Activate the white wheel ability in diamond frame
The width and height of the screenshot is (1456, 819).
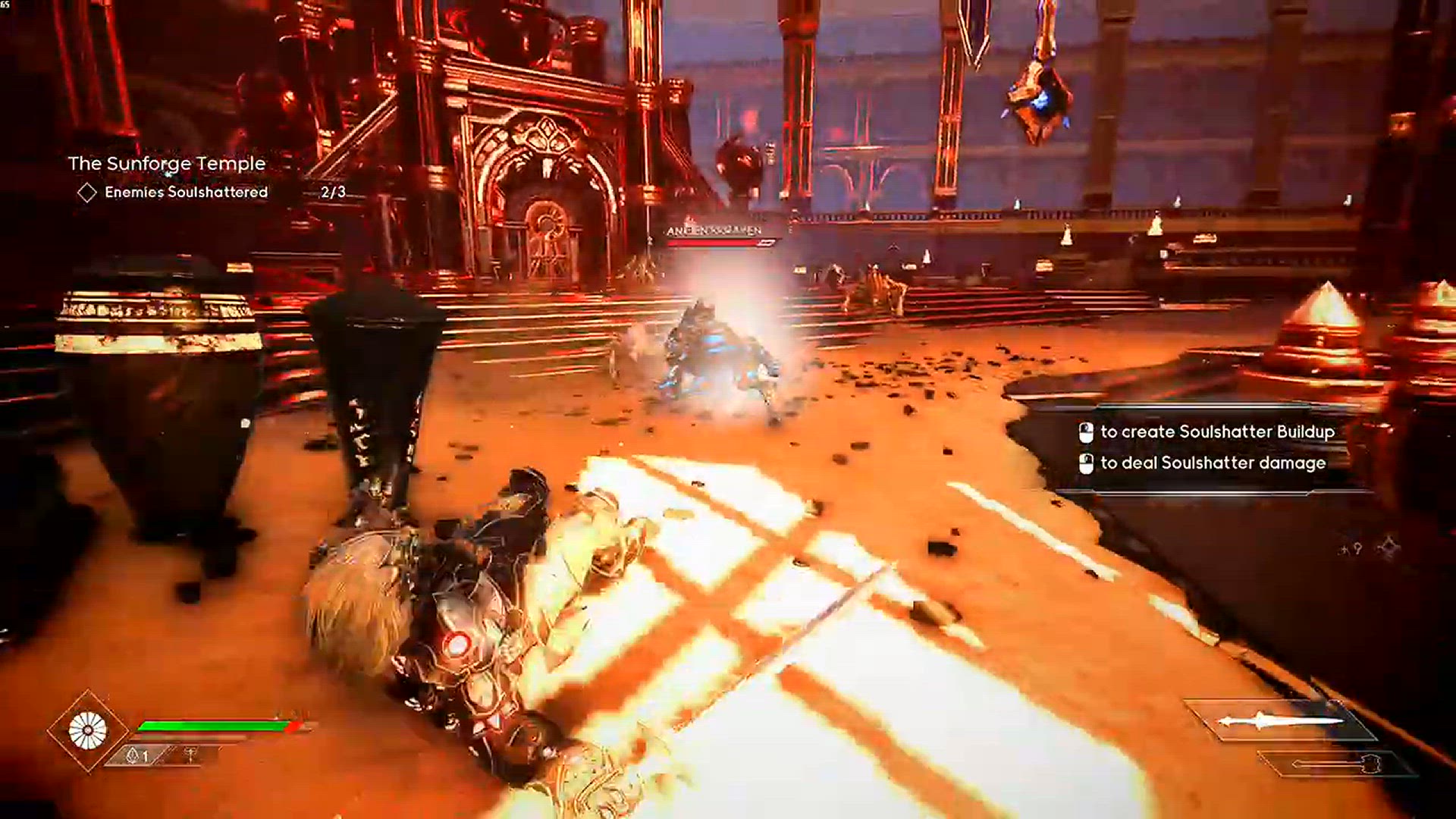(88, 731)
